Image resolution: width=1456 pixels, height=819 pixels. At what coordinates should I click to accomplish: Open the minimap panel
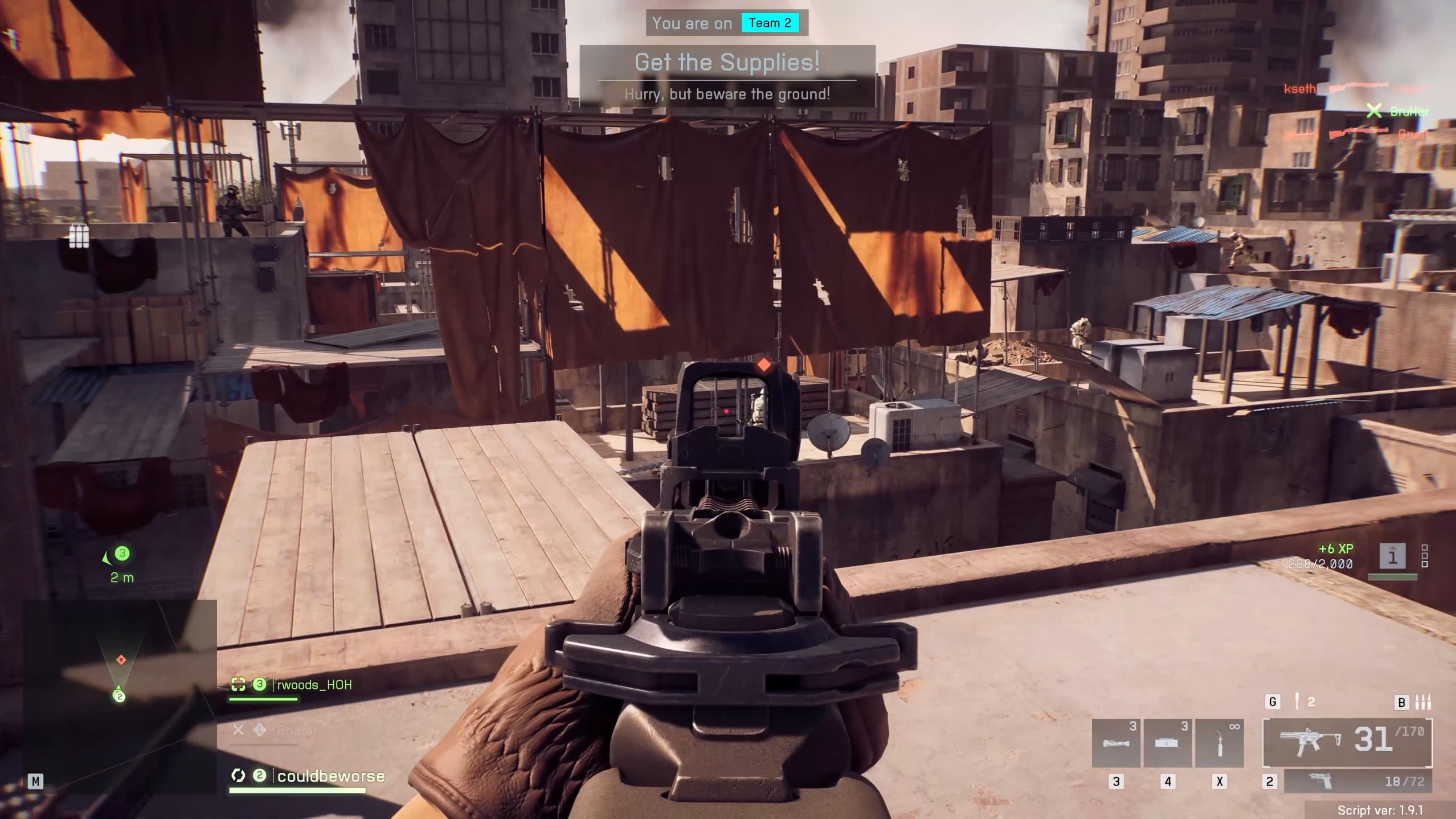(120, 696)
